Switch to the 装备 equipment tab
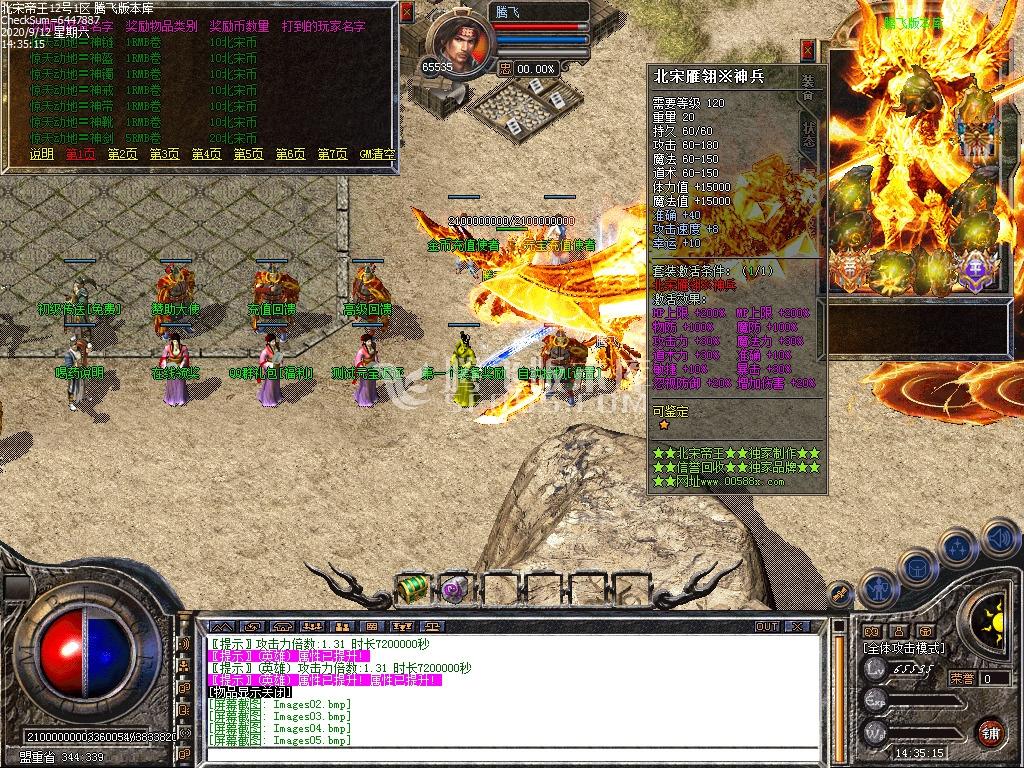1024x768 pixels. tap(808, 88)
